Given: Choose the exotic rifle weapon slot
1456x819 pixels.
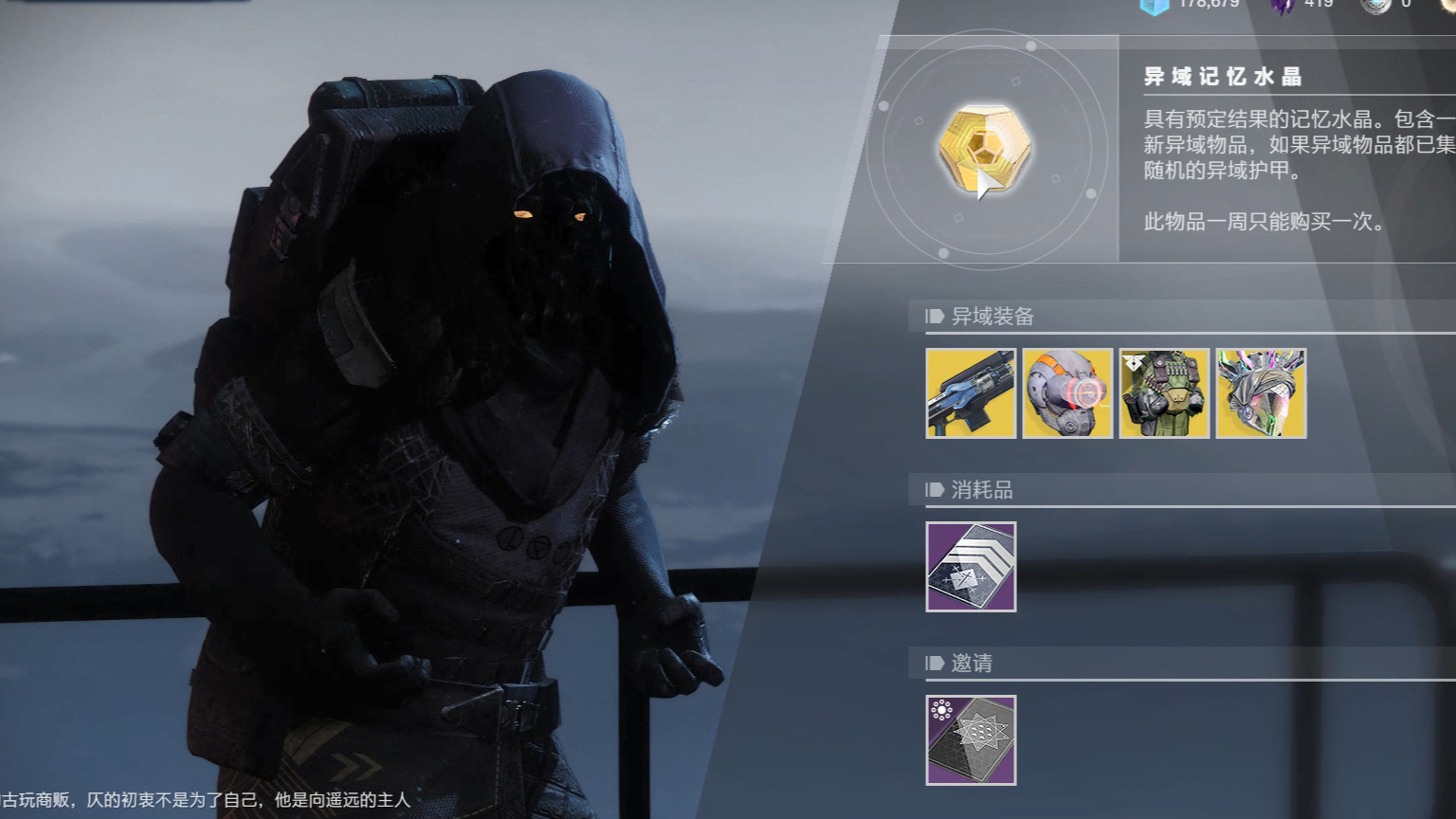Looking at the screenshot, I should point(971,393).
